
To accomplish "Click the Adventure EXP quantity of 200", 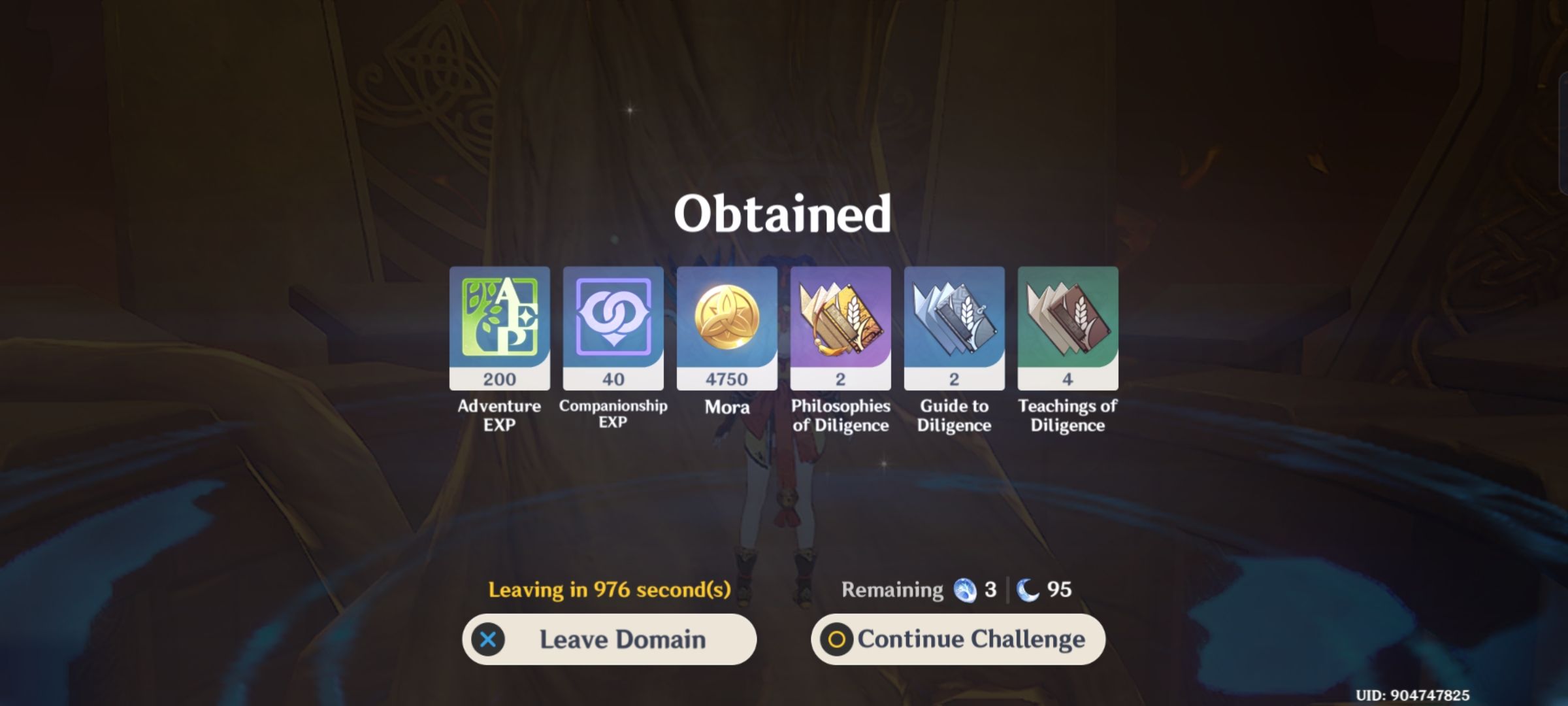I will pyautogui.click(x=498, y=378).
